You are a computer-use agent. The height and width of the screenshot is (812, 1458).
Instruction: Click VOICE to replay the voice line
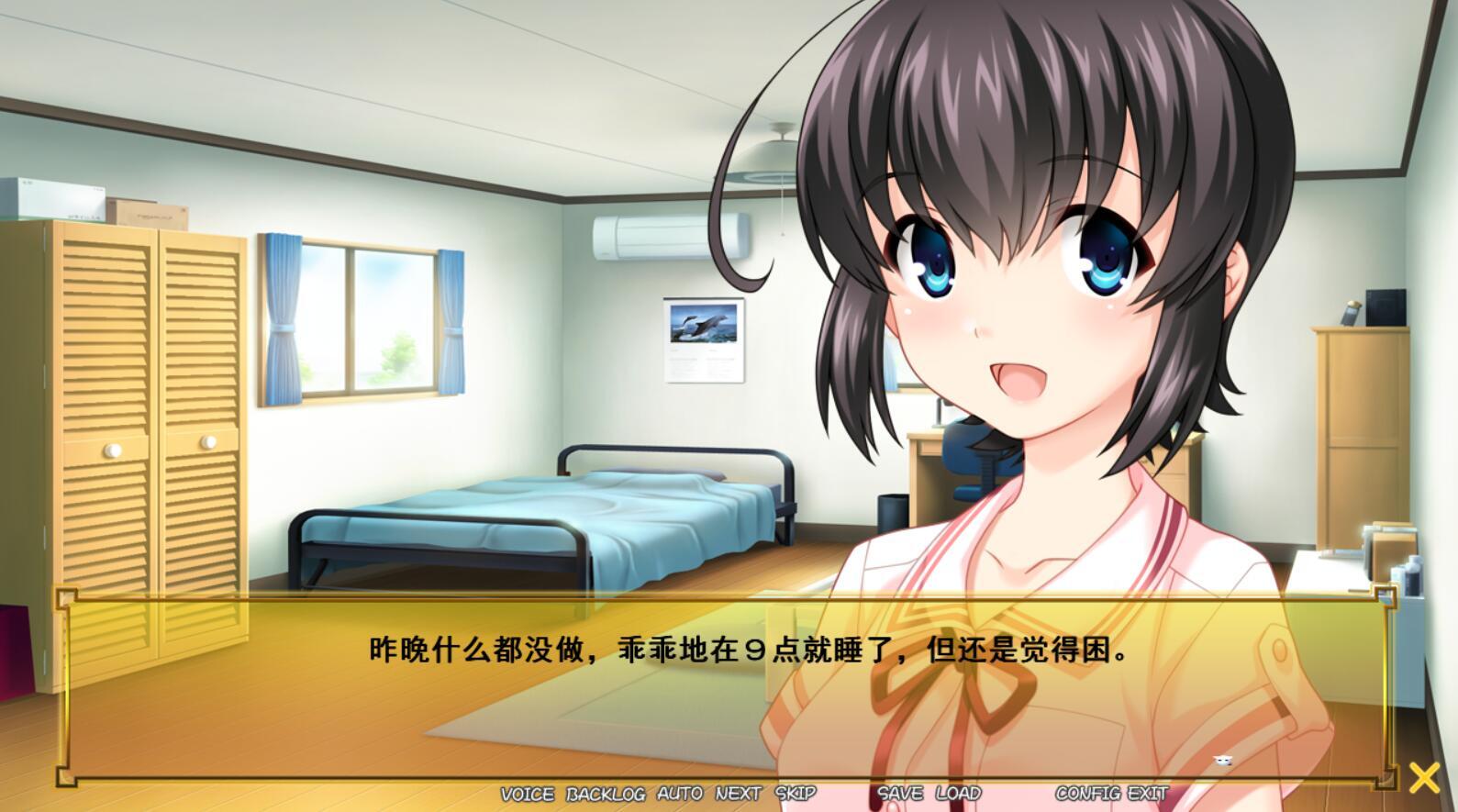[526, 793]
